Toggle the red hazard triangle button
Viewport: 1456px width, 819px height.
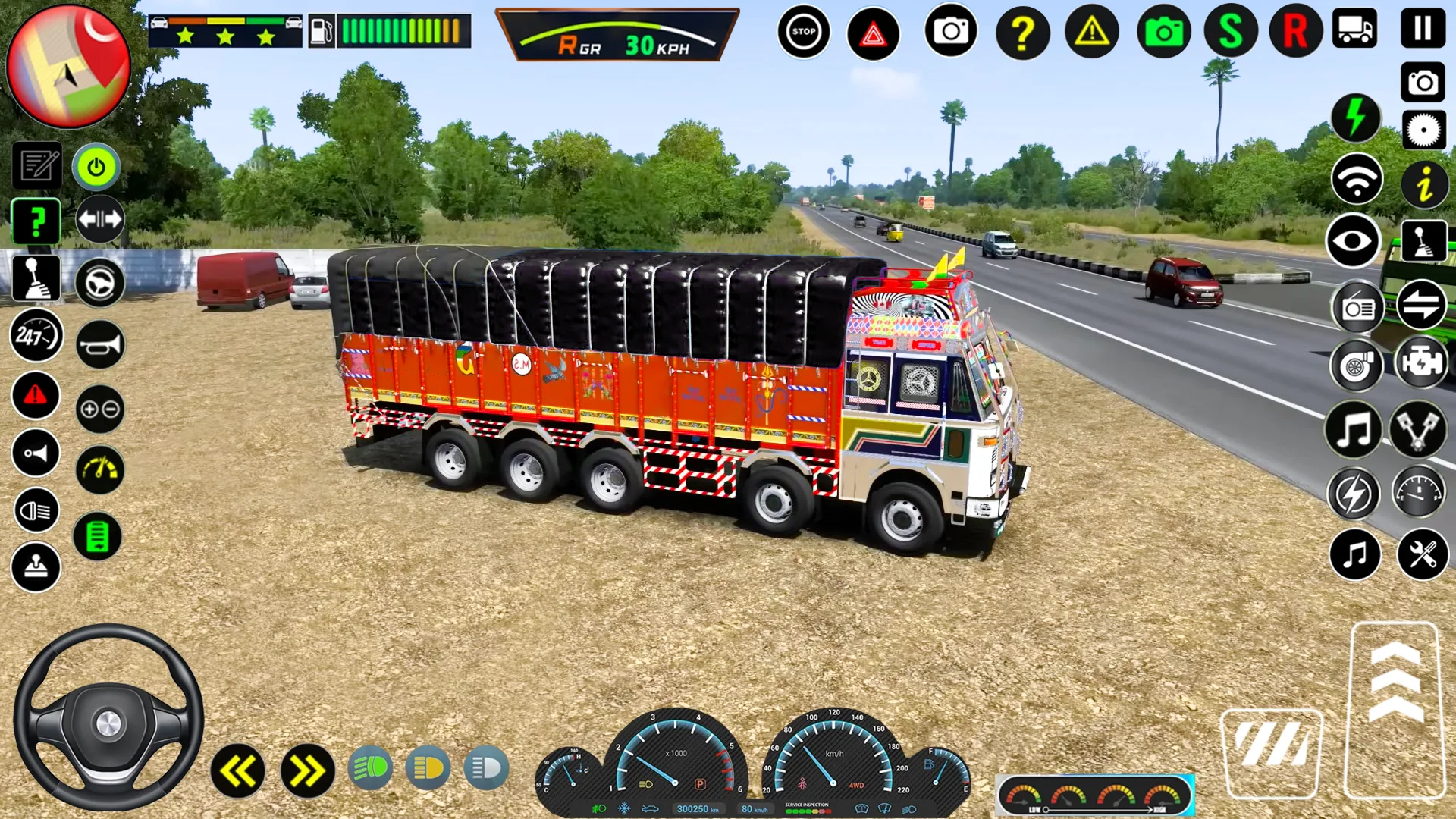(873, 33)
